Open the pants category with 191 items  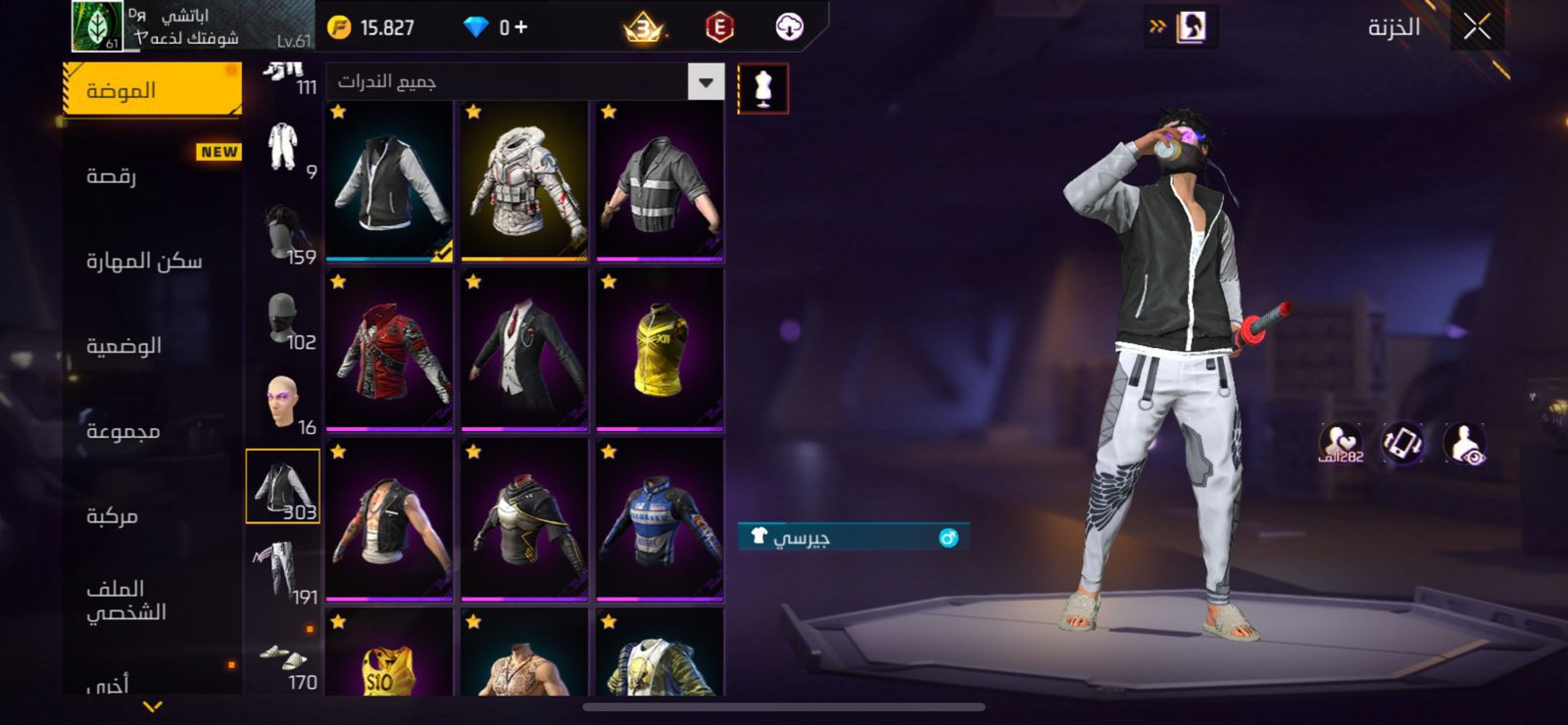(x=283, y=571)
